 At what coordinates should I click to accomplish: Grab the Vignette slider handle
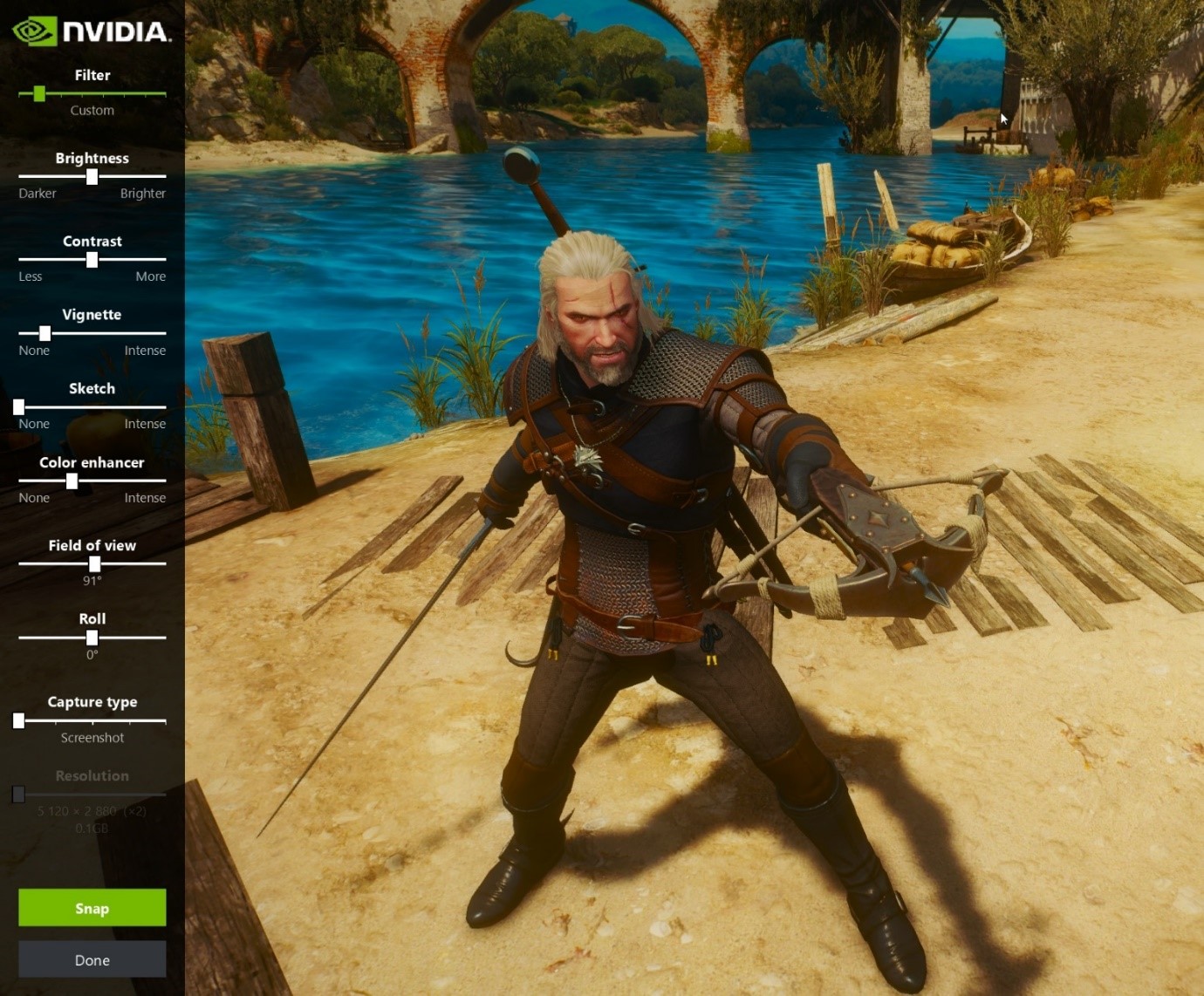pyautogui.click(x=44, y=333)
